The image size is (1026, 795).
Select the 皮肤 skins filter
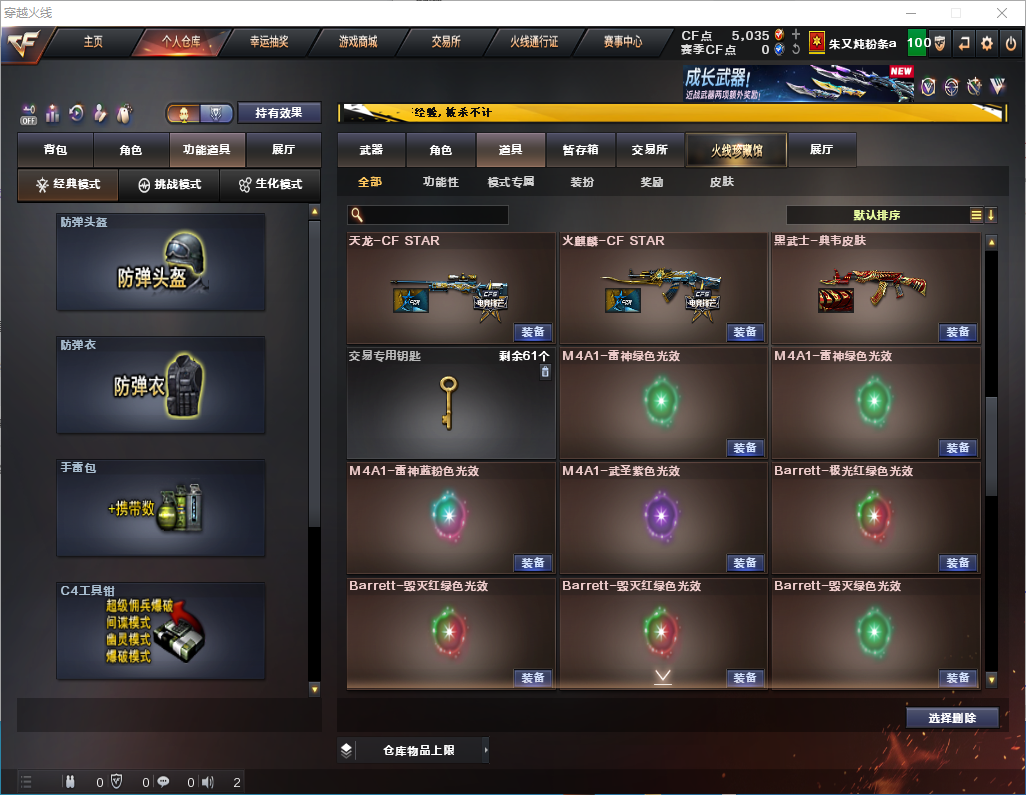point(721,182)
